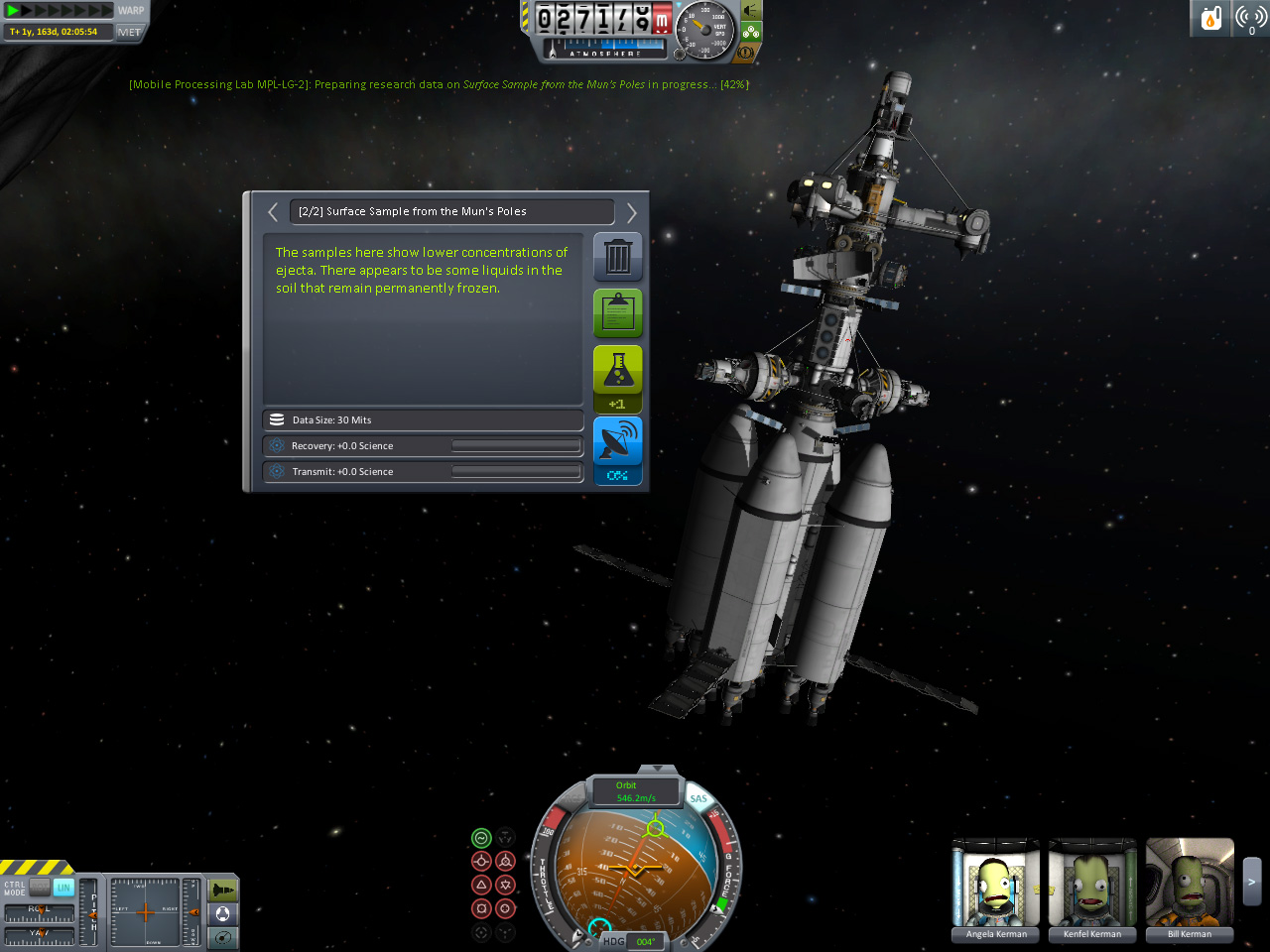Viewport: 1270px width, 952px height.
Task: Toggle the landing gear button
Action: point(751,32)
